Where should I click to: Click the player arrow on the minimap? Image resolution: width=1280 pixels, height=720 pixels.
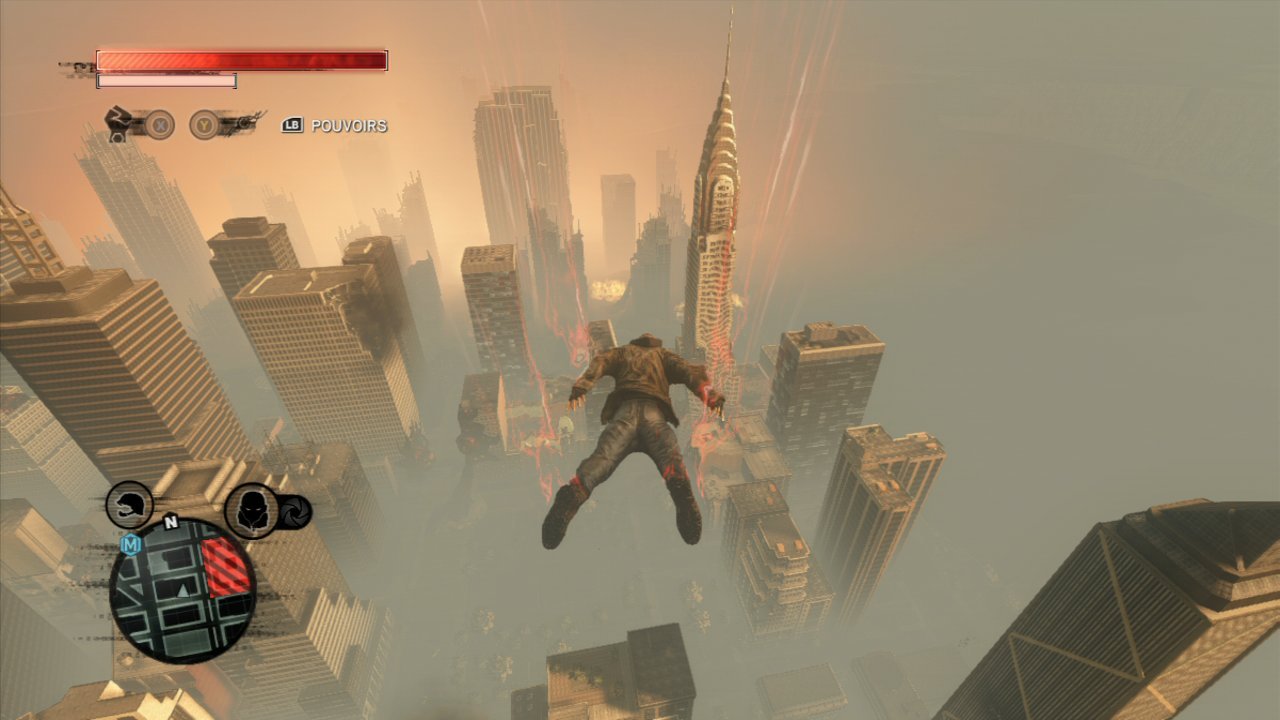point(182,591)
